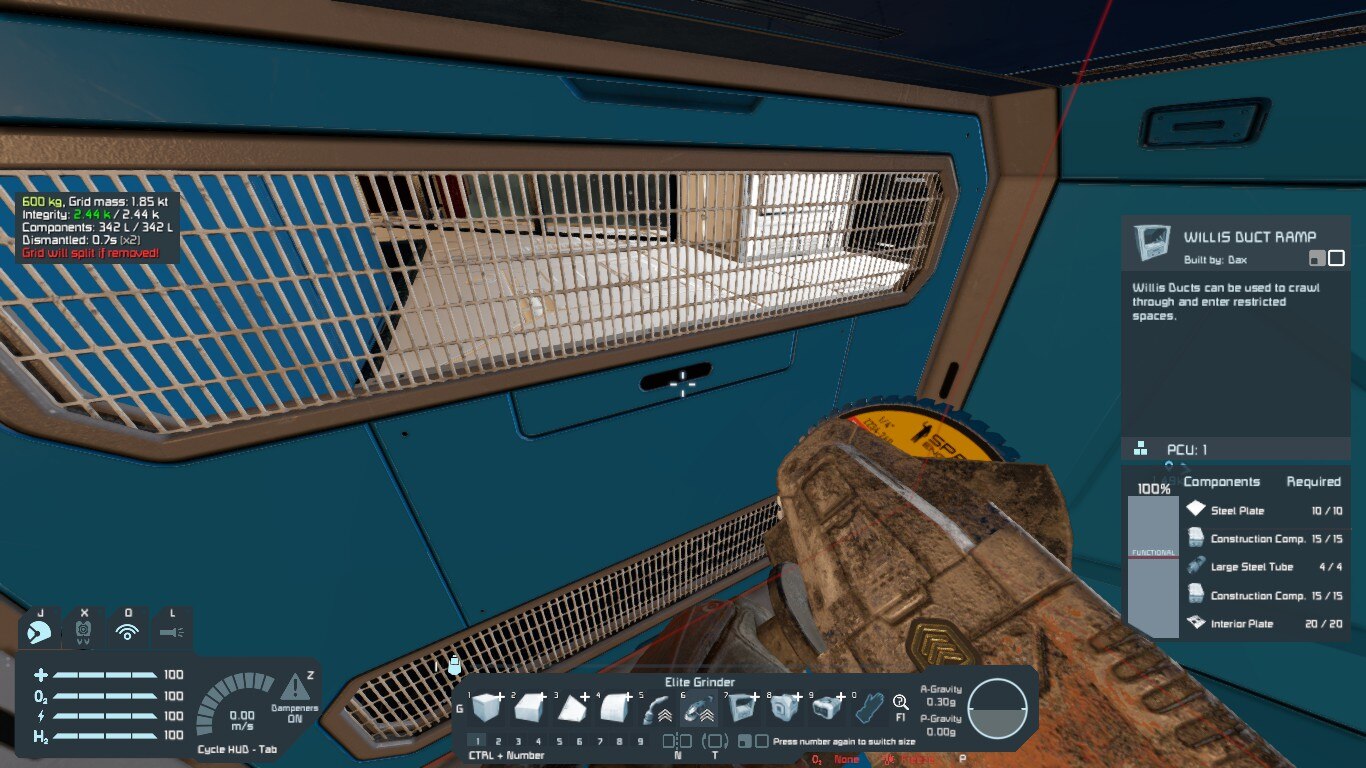1366x768 pixels.
Task: Click the Large Steel Tube component row
Action: click(1264, 567)
